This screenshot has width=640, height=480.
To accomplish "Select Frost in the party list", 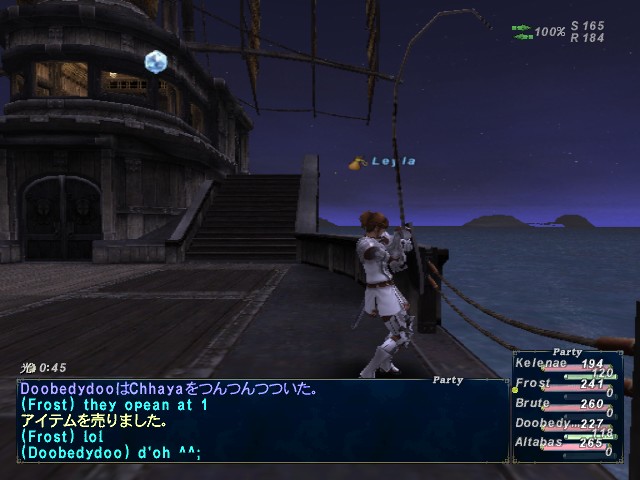I will [x=533, y=383].
